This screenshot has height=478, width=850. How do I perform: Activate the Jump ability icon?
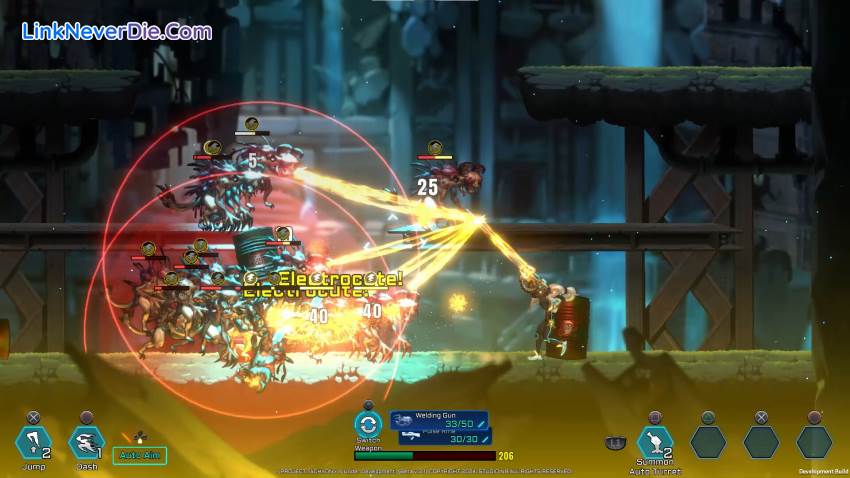pyautogui.click(x=32, y=441)
